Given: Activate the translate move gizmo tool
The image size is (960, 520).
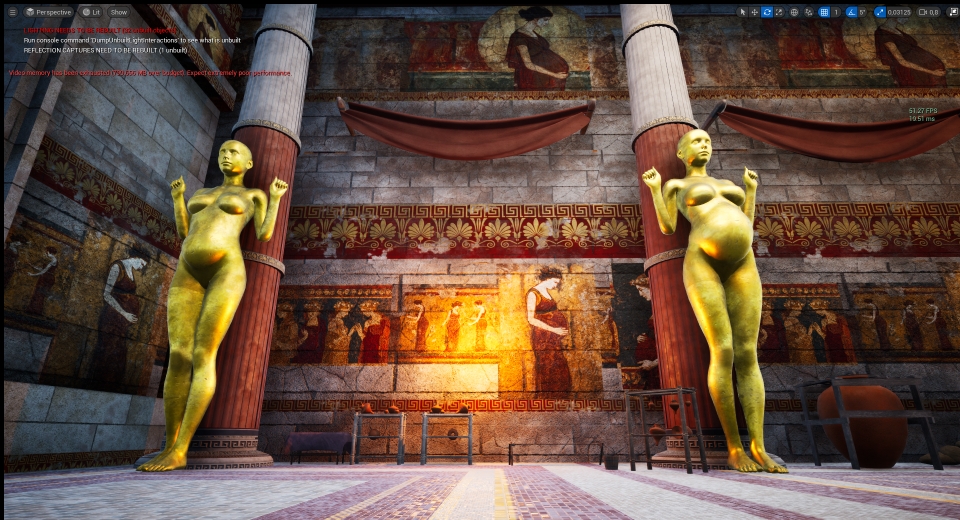Looking at the screenshot, I should point(754,12).
